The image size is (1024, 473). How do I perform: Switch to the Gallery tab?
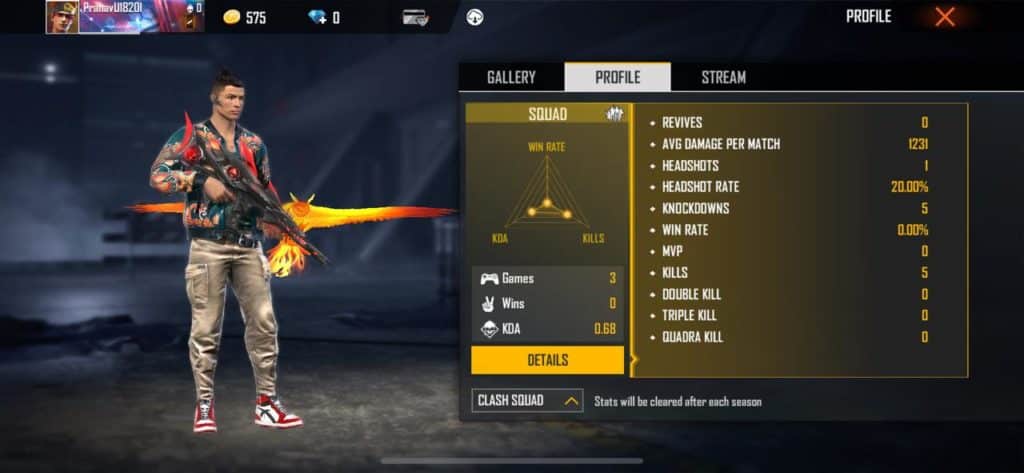[x=511, y=77]
